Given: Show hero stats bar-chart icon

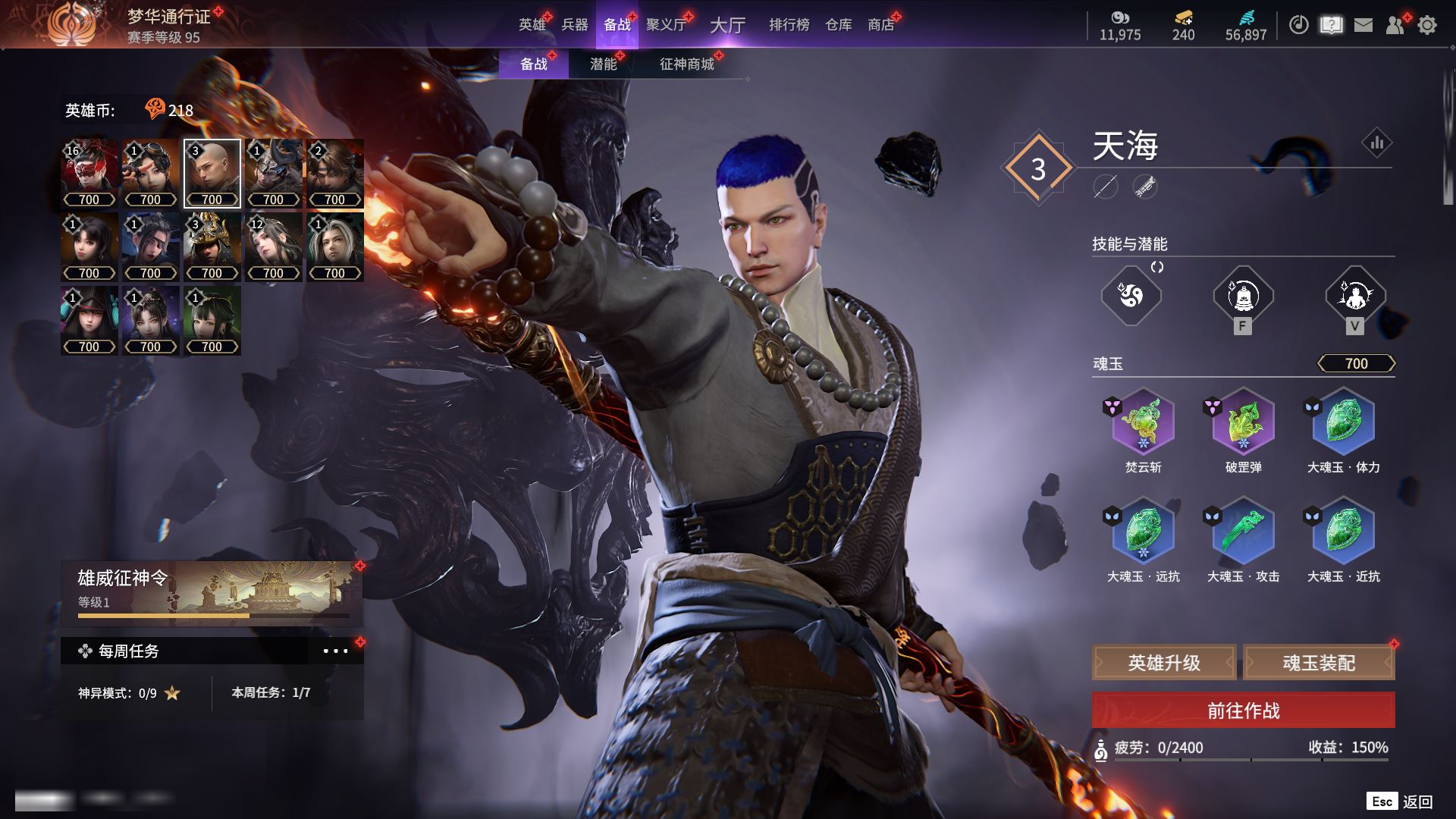Looking at the screenshot, I should coord(1376,143).
